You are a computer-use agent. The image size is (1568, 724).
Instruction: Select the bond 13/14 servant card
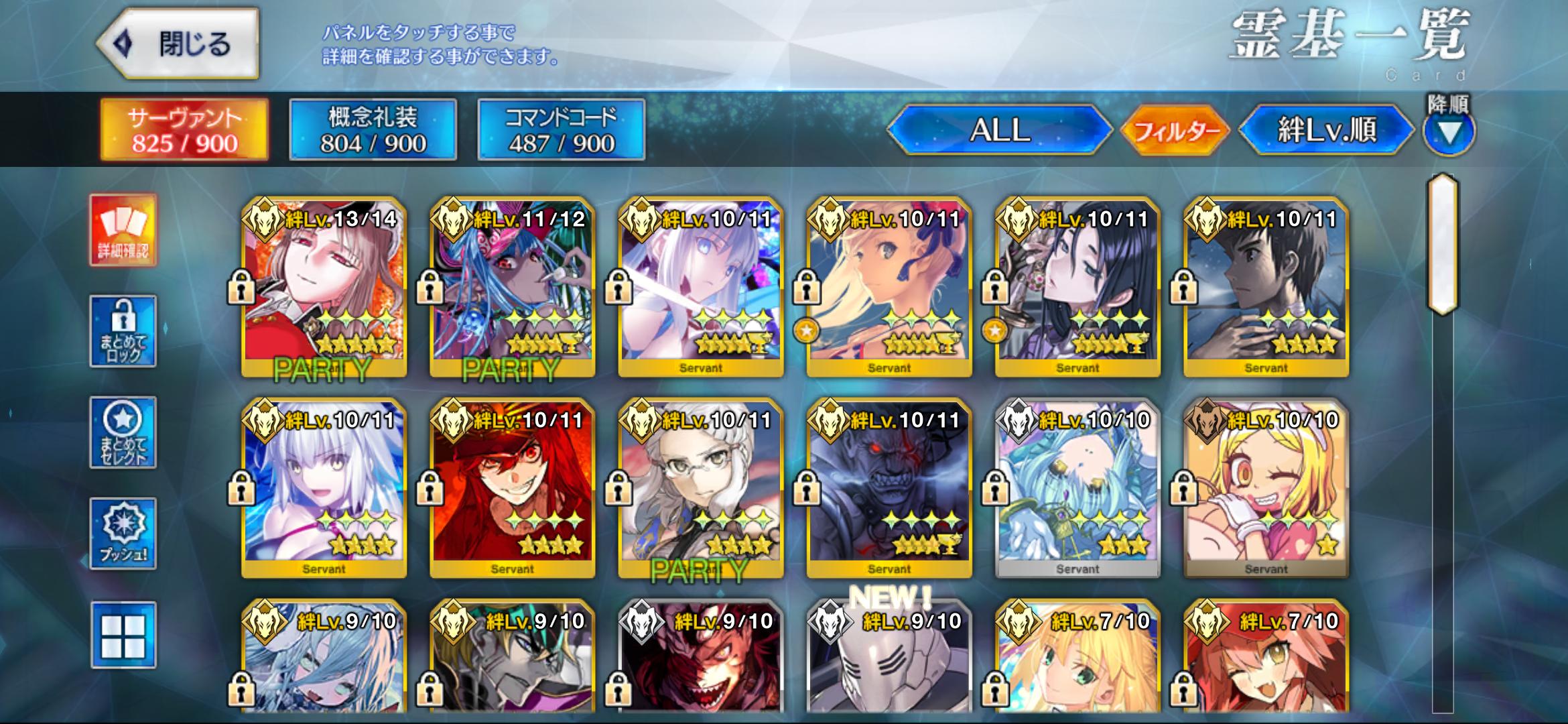[324, 286]
